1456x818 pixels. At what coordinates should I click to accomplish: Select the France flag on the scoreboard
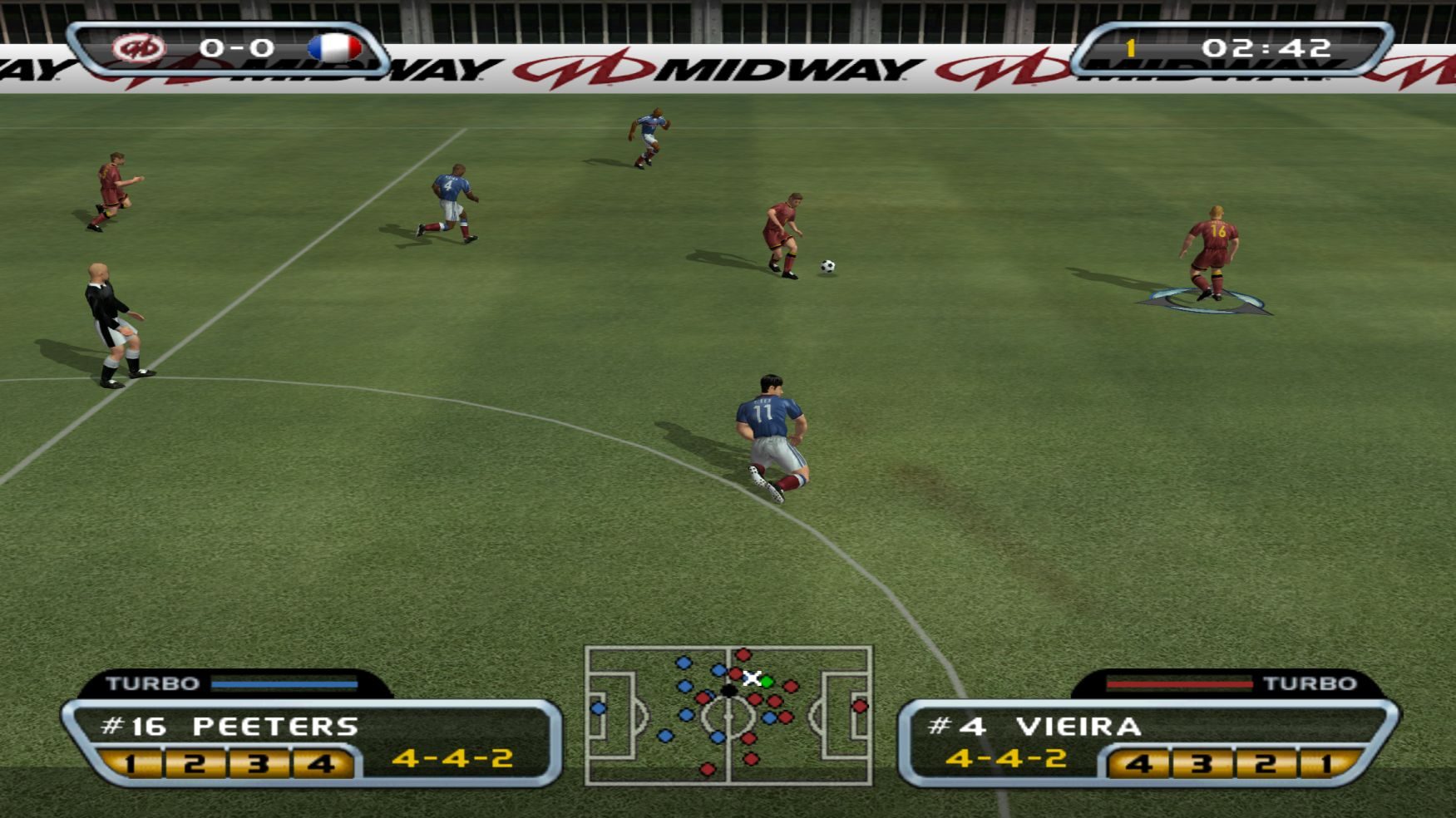334,48
